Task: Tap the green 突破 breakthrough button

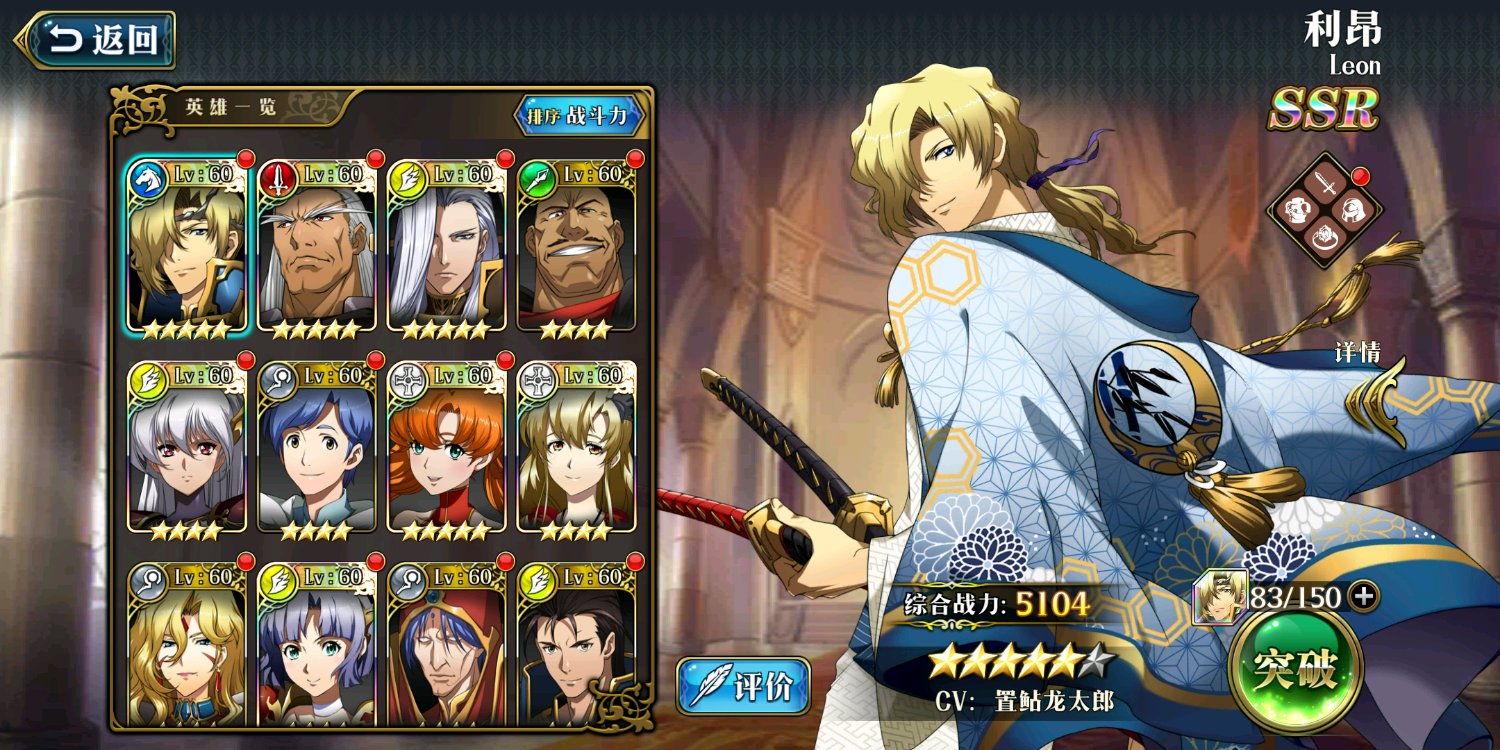Action: pyautogui.click(x=1299, y=669)
